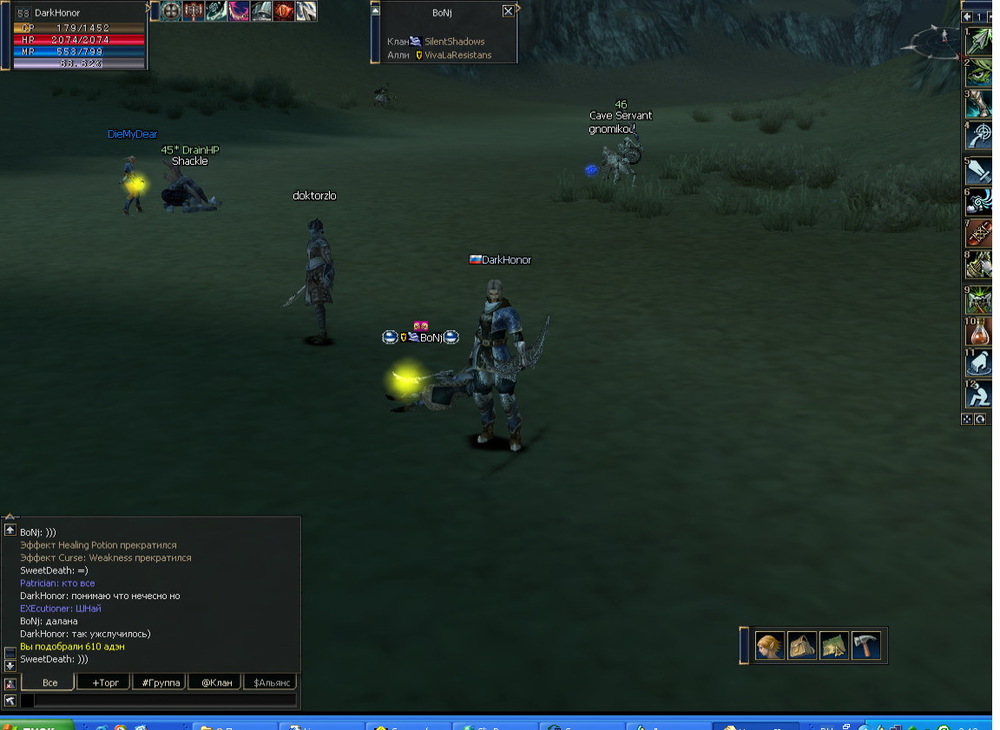
Task: Click the compass radar
Action: [933, 40]
